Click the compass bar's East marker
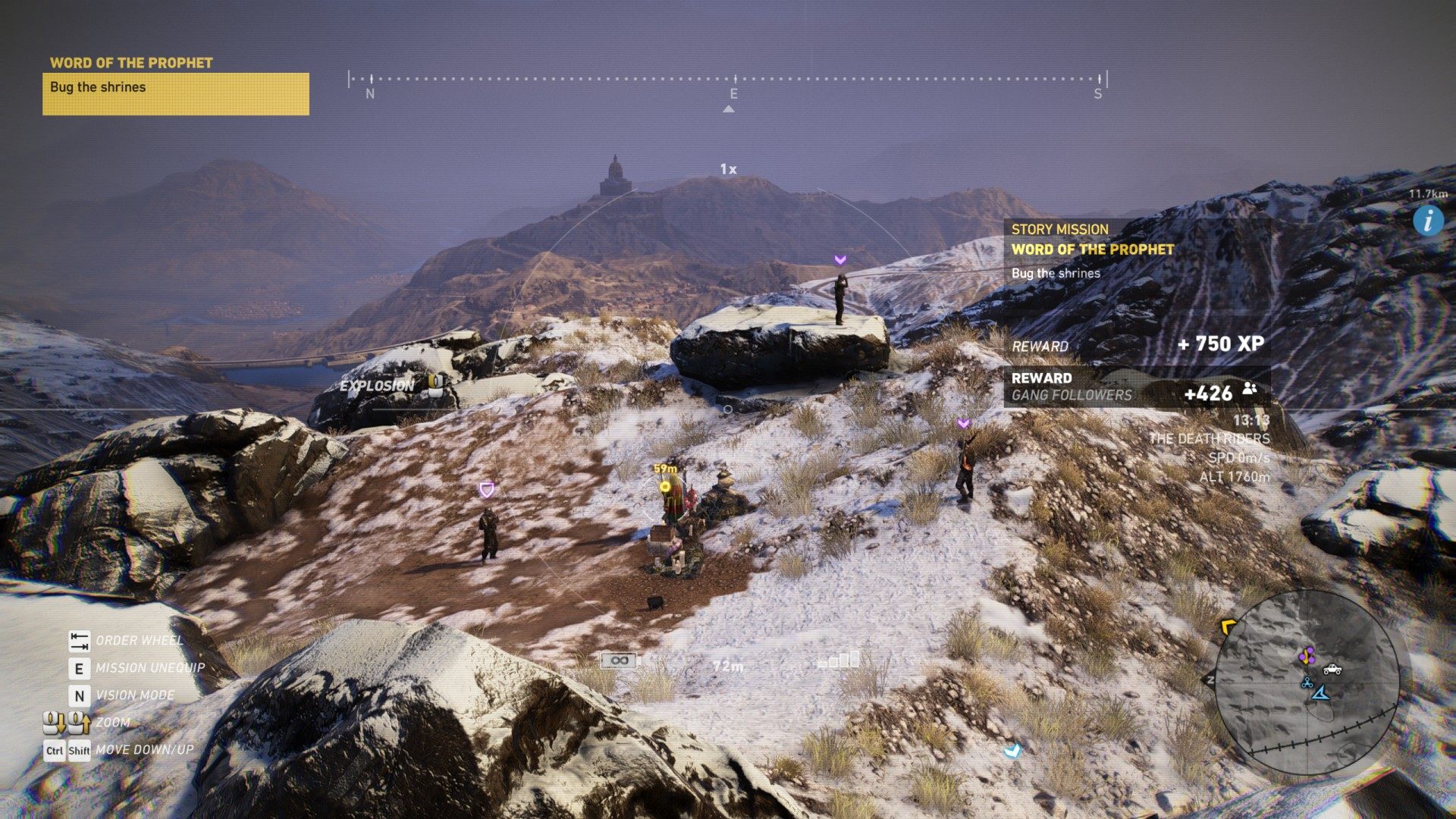 point(733,93)
